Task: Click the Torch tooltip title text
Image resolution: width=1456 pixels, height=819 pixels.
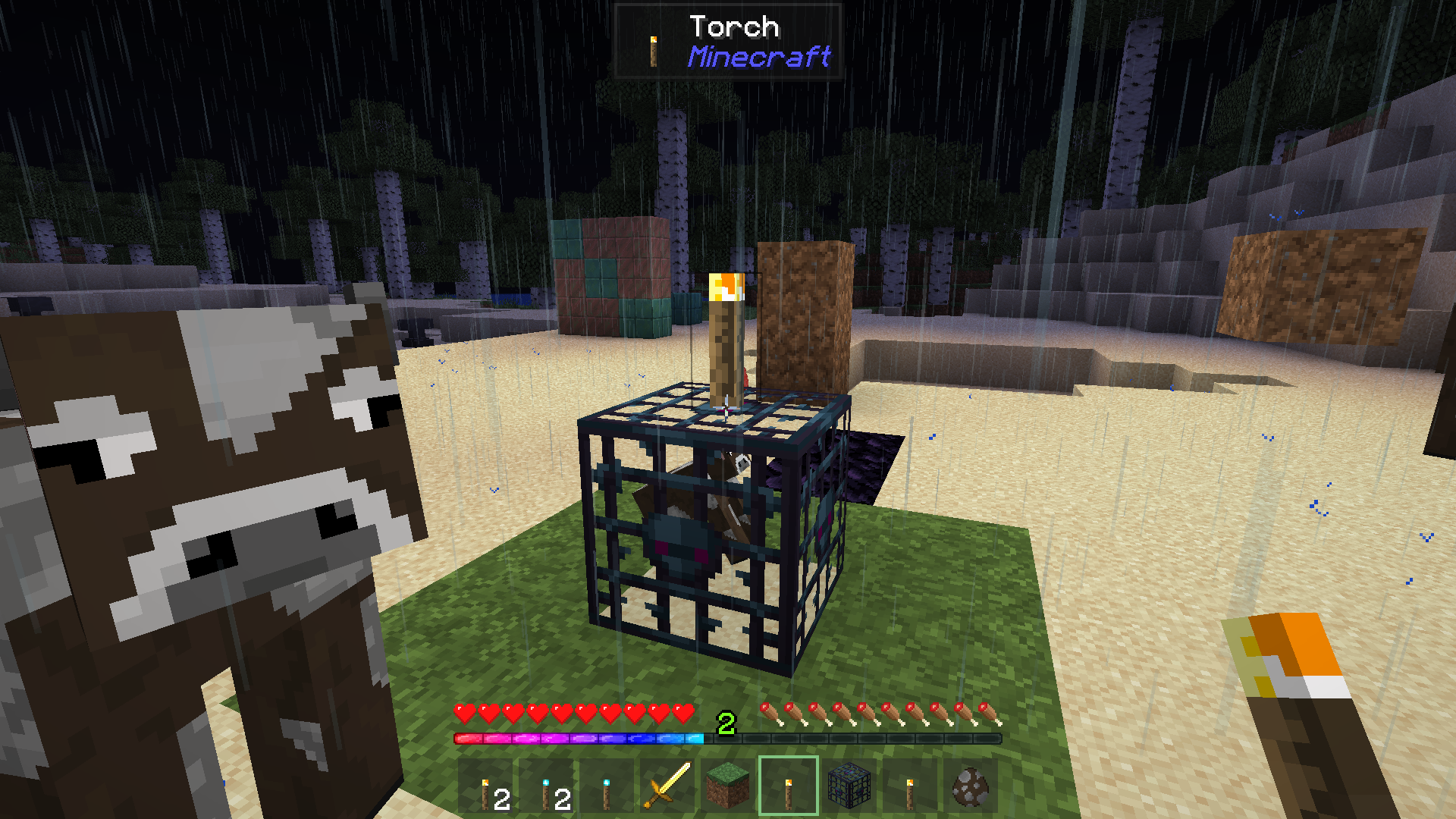Action: click(734, 25)
